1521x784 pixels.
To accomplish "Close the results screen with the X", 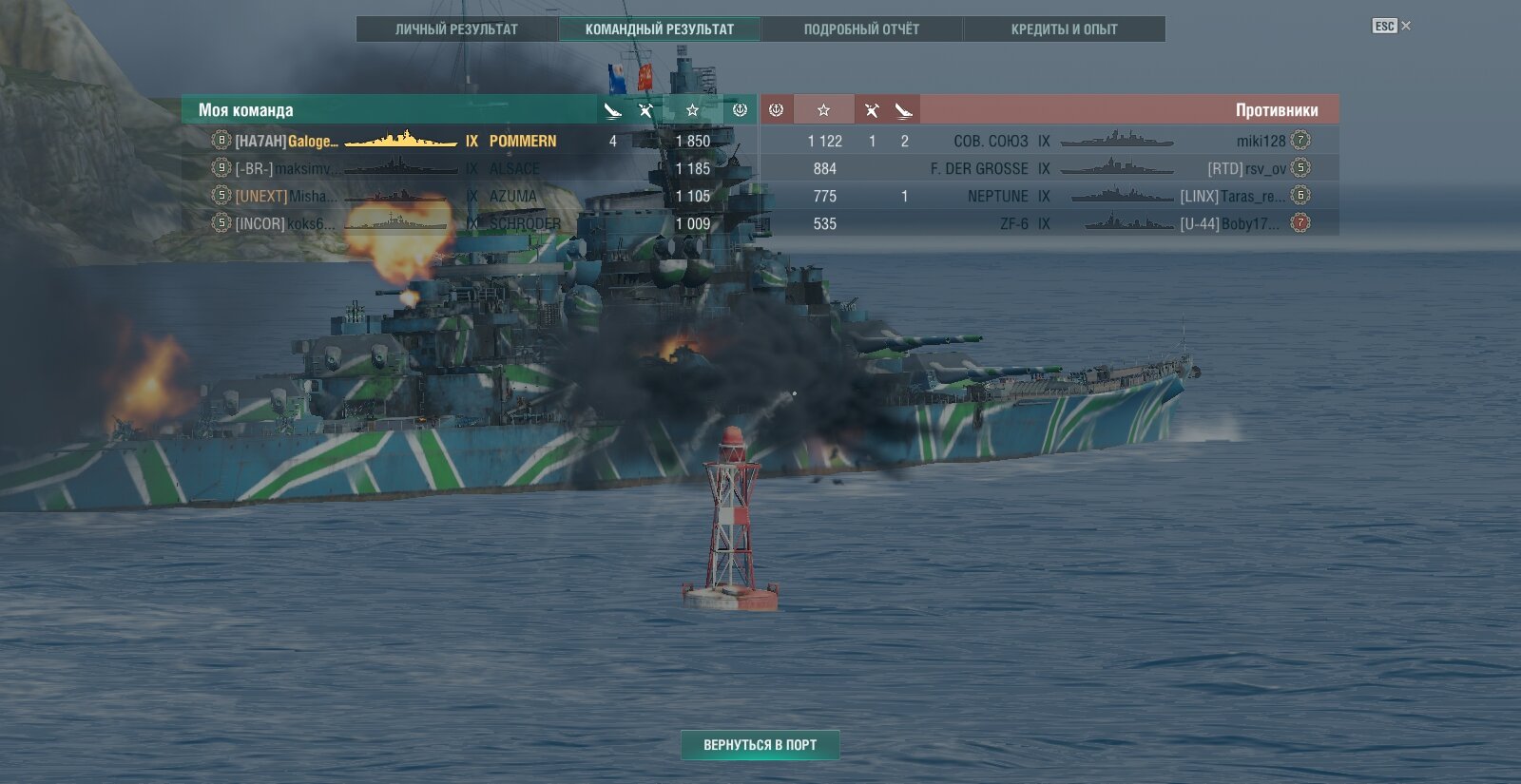I will pos(1406,26).
